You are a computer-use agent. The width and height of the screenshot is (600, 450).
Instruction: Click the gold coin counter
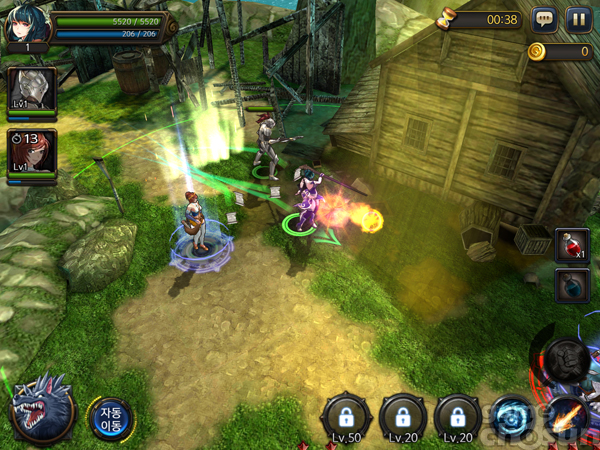[559, 52]
